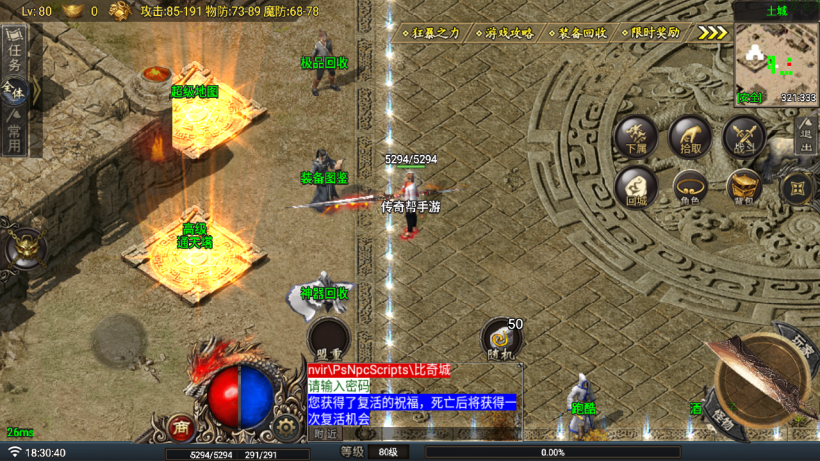Select the 附近 nearby chat tab
The width and height of the screenshot is (820, 461).
[x=325, y=434]
